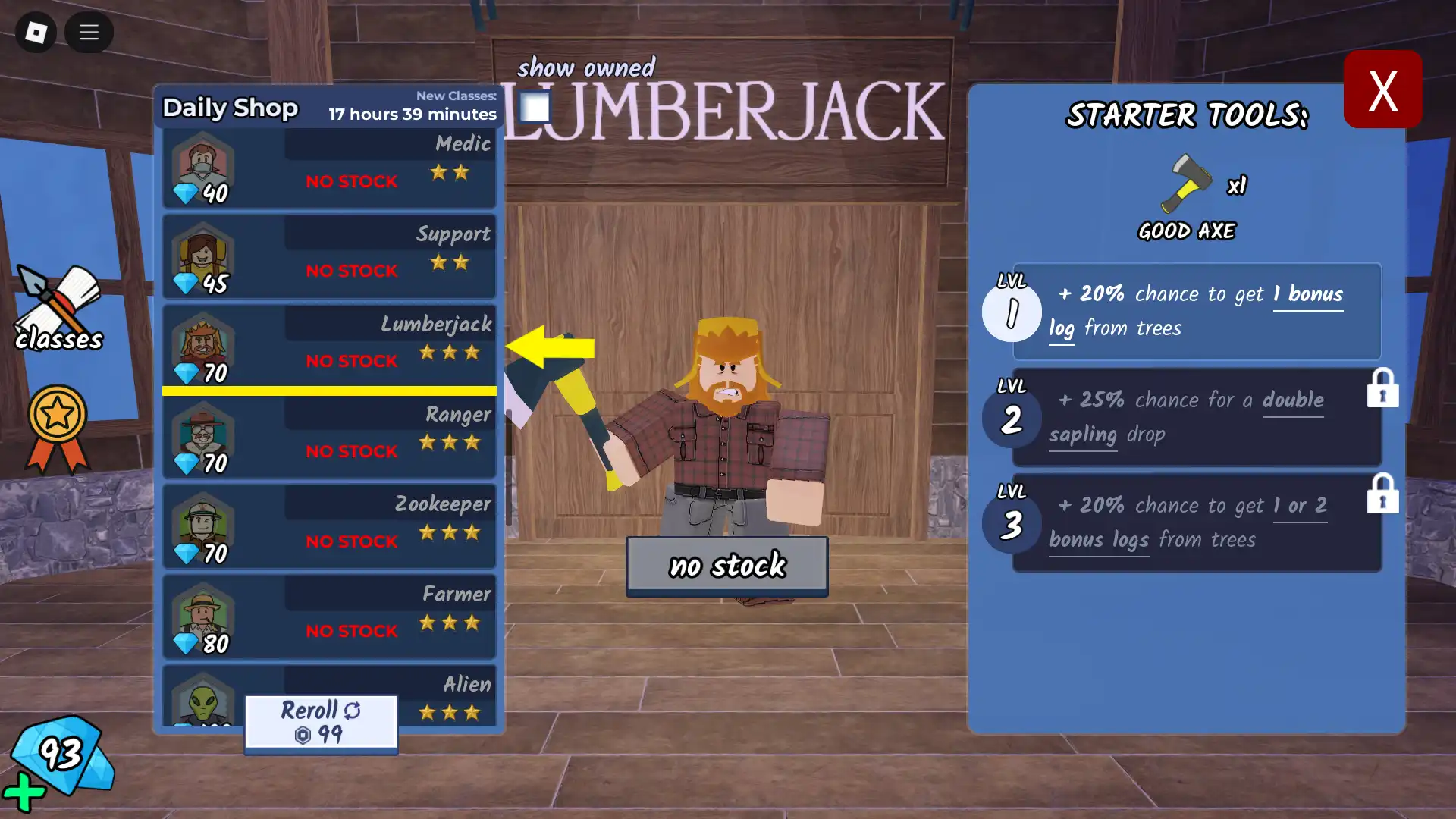Select the Ranger class portrait icon
The image size is (1456, 819).
[x=201, y=437]
